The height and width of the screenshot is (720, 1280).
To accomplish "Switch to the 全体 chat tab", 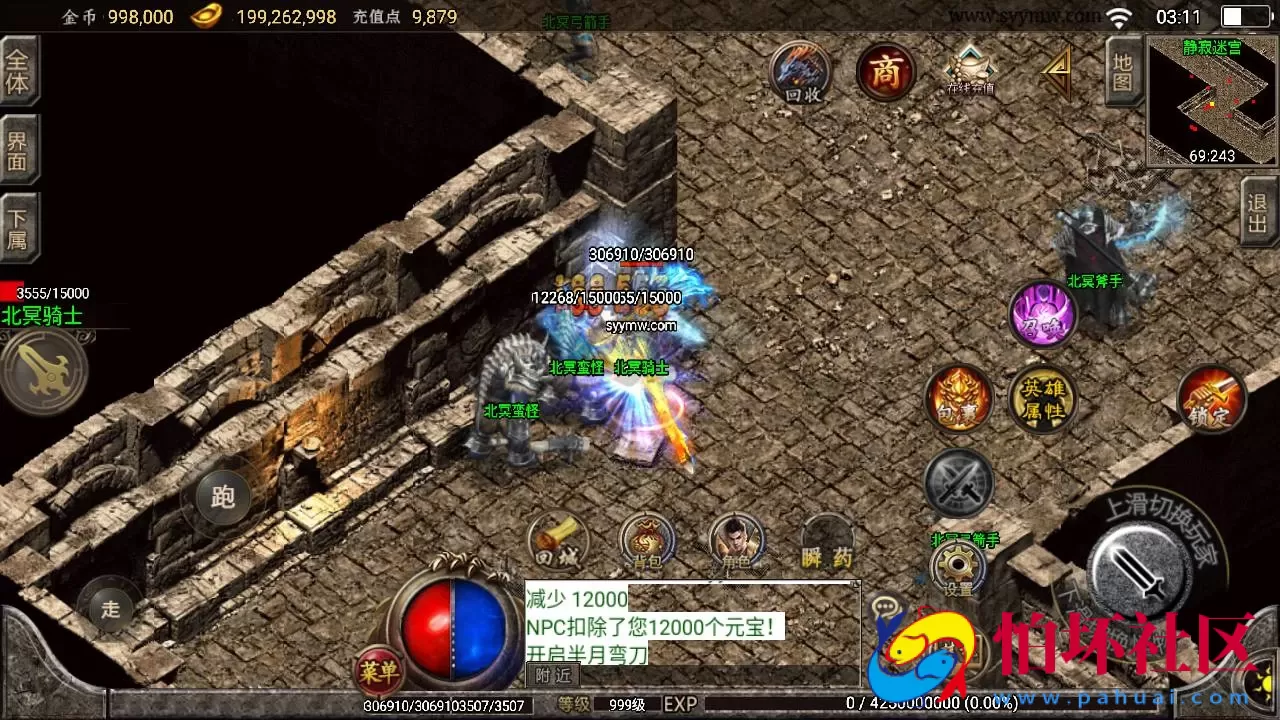I will coord(20,67).
